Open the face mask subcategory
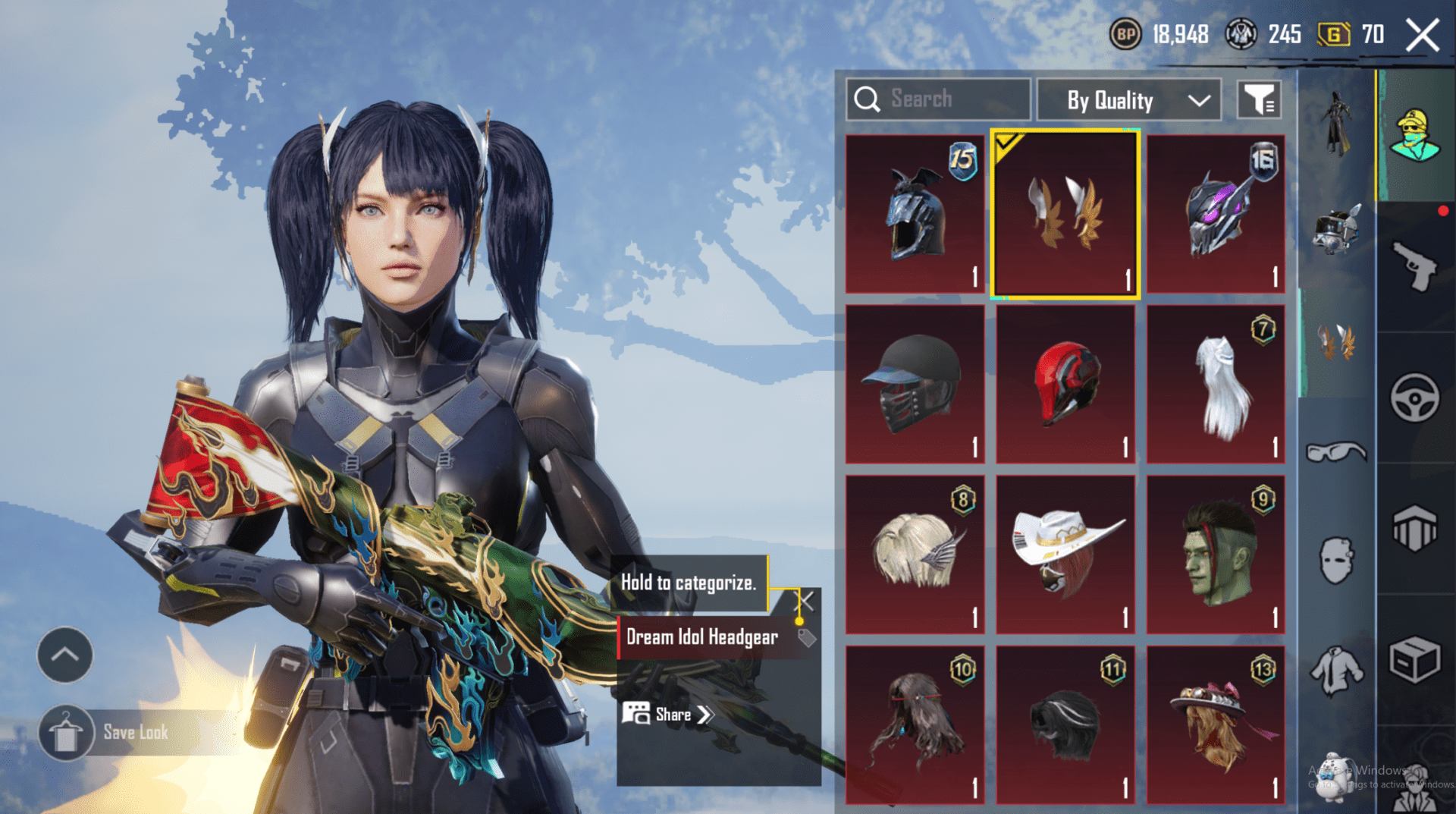Viewport: 1456px width, 814px height. coord(1336,561)
